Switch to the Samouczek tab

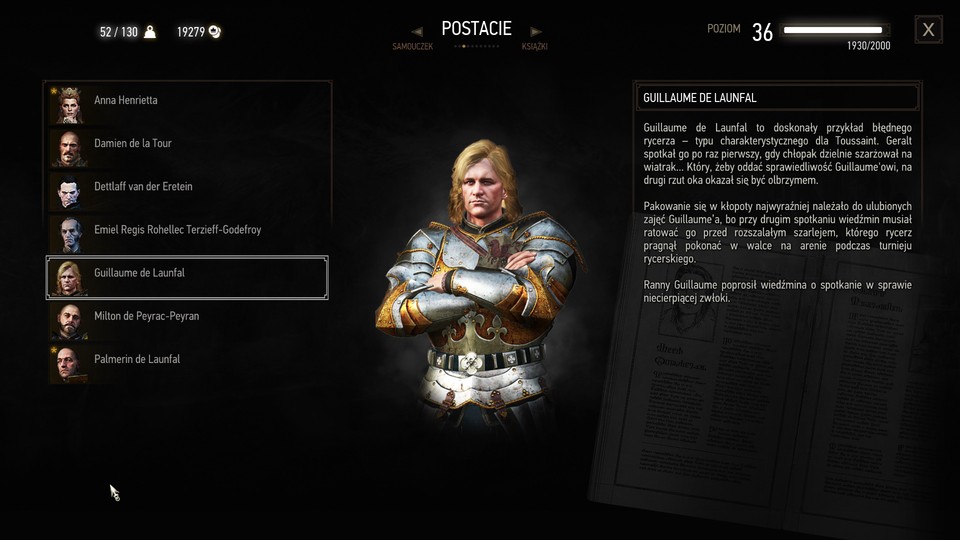[x=412, y=47]
